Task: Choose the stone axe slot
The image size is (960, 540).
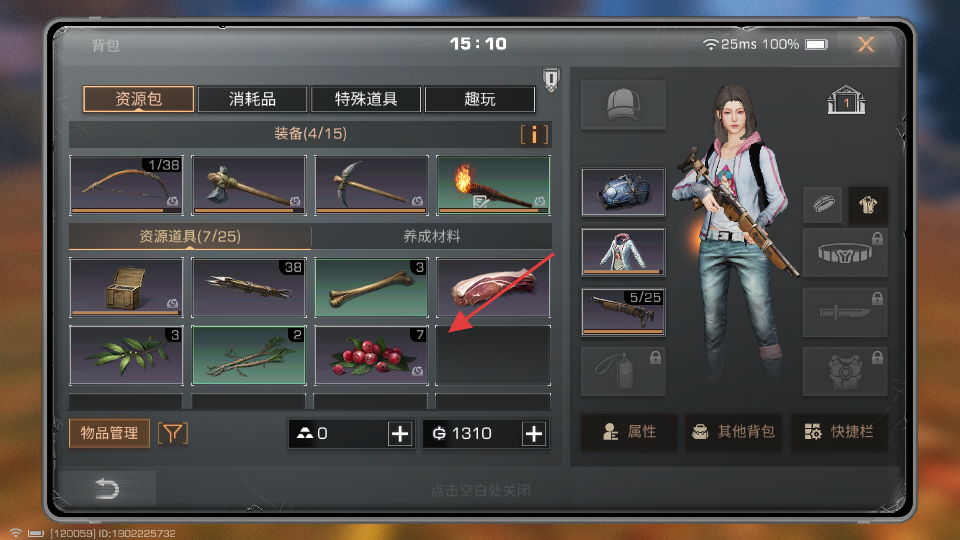Action: click(x=248, y=185)
